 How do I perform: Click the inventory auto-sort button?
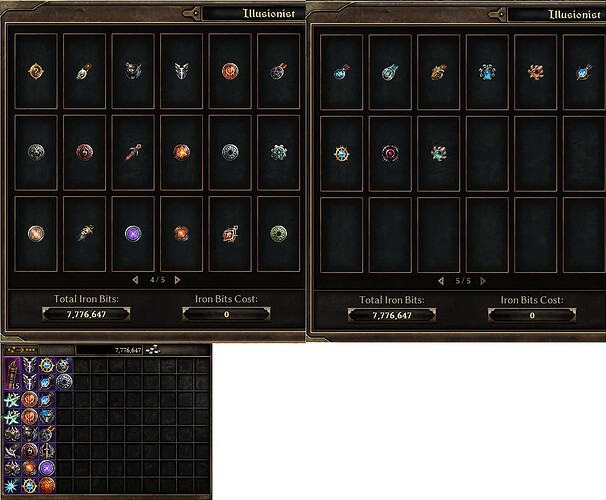[154, 351]
